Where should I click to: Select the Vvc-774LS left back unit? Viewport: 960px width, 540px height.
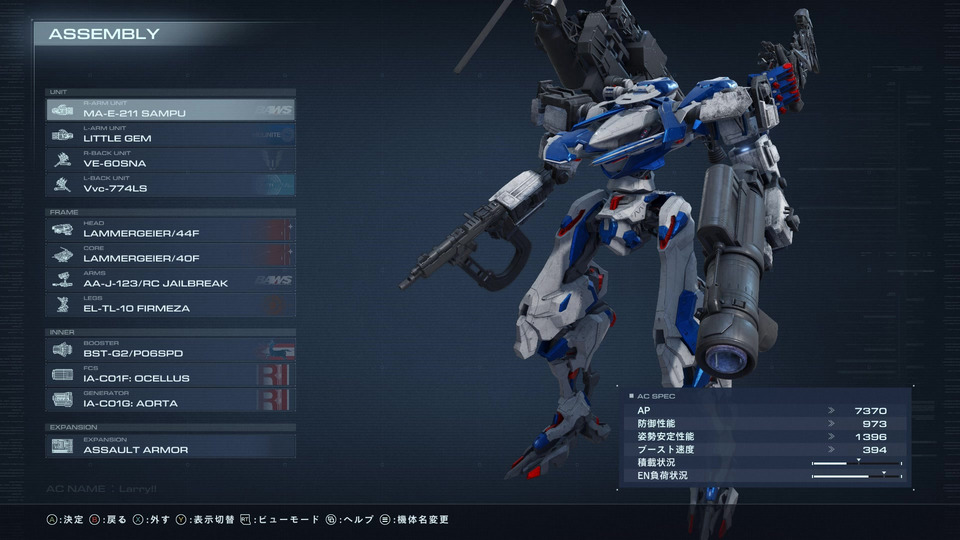(170, 185)
